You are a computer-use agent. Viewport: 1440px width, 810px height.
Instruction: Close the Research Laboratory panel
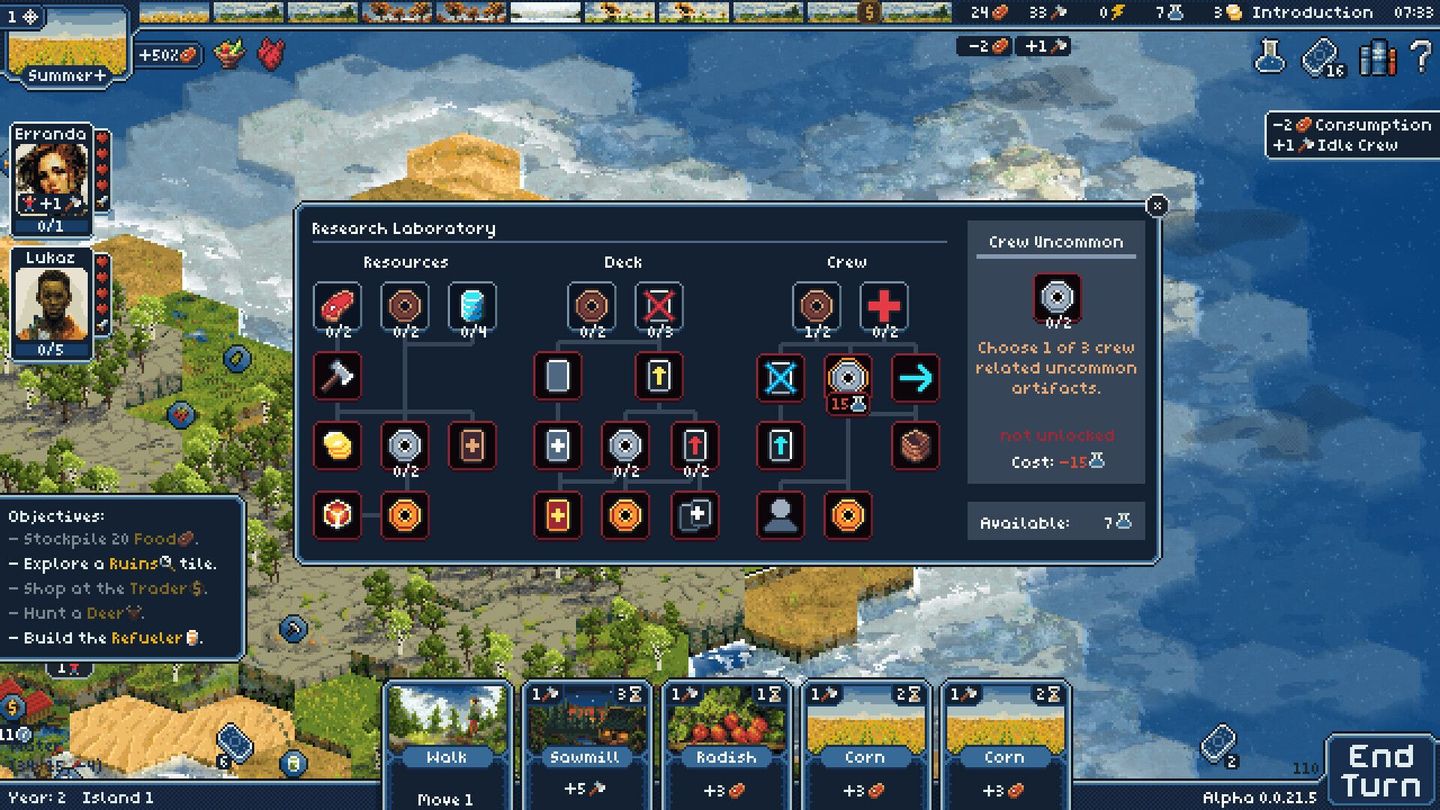coord(1157,205)
